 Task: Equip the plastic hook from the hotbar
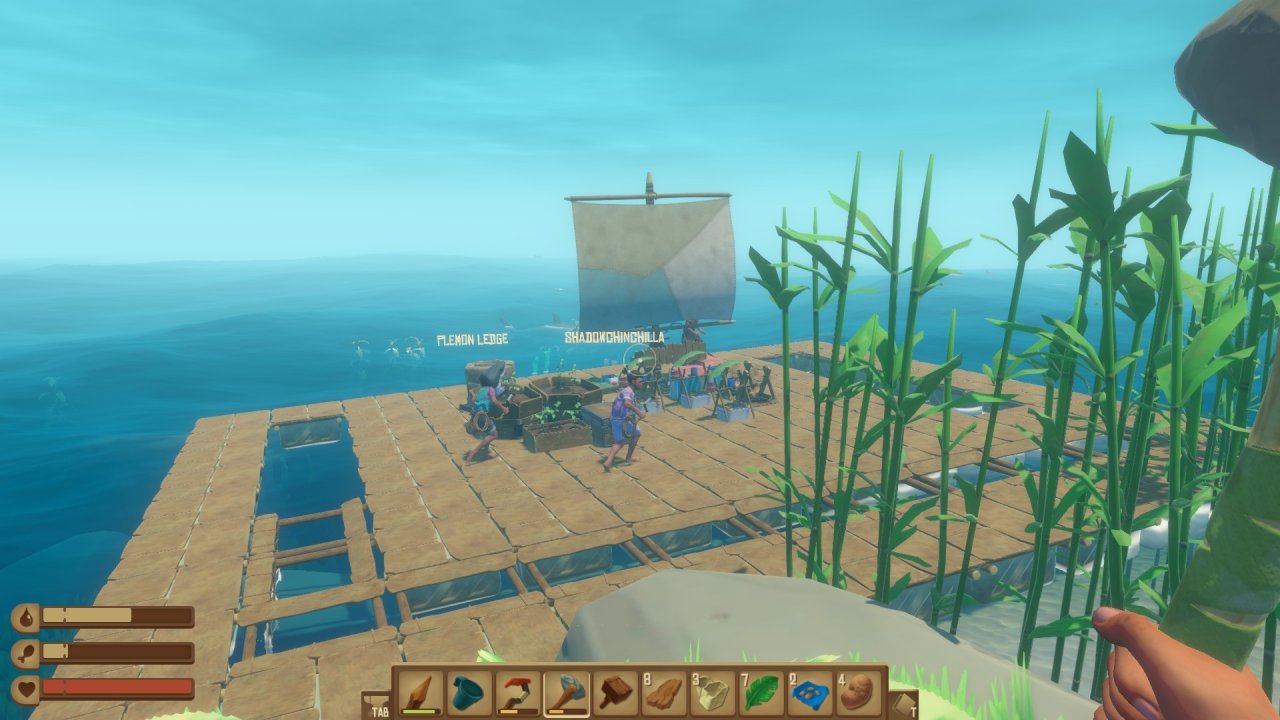518,692
